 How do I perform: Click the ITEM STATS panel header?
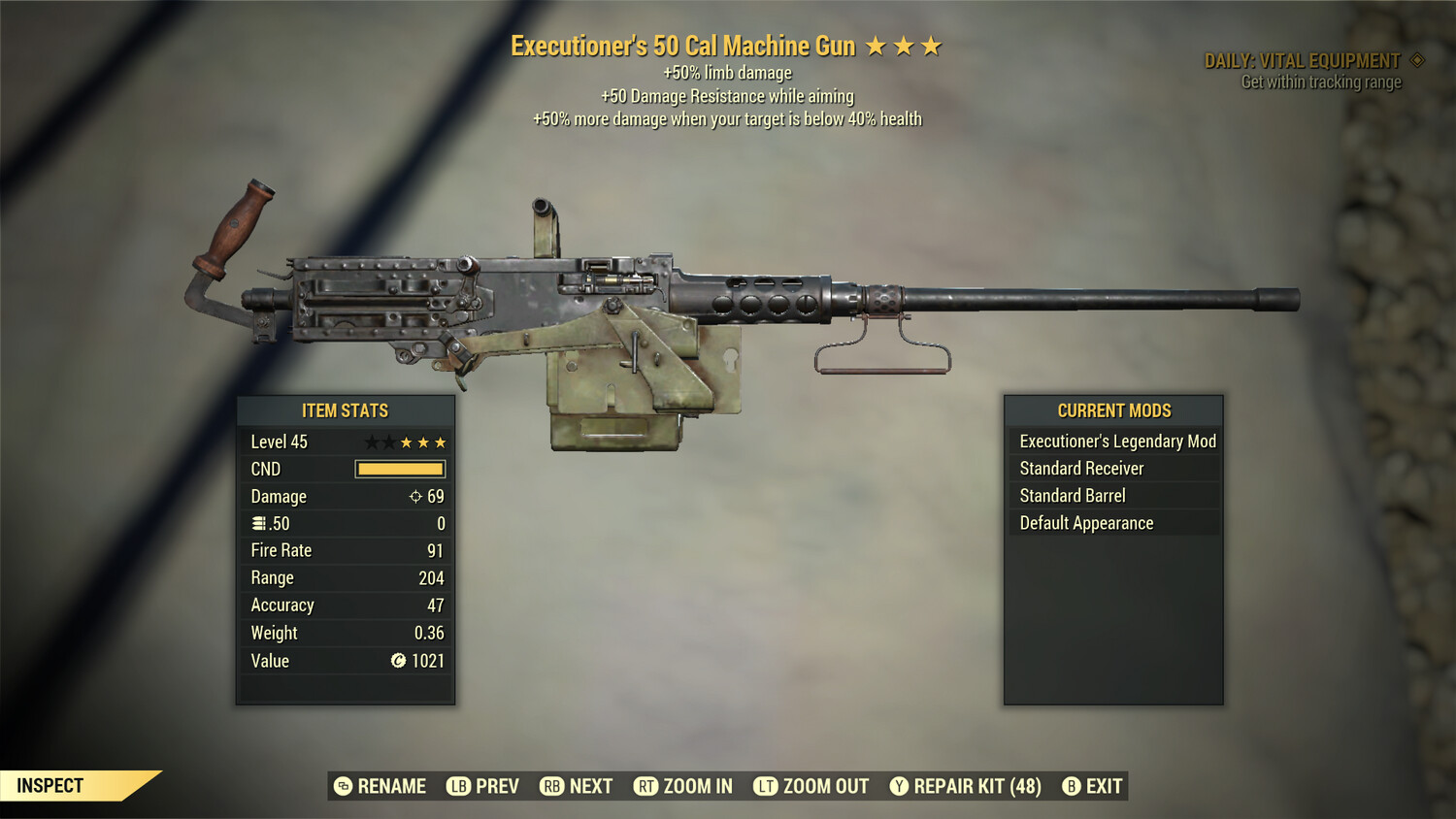[x=344, y=410]
